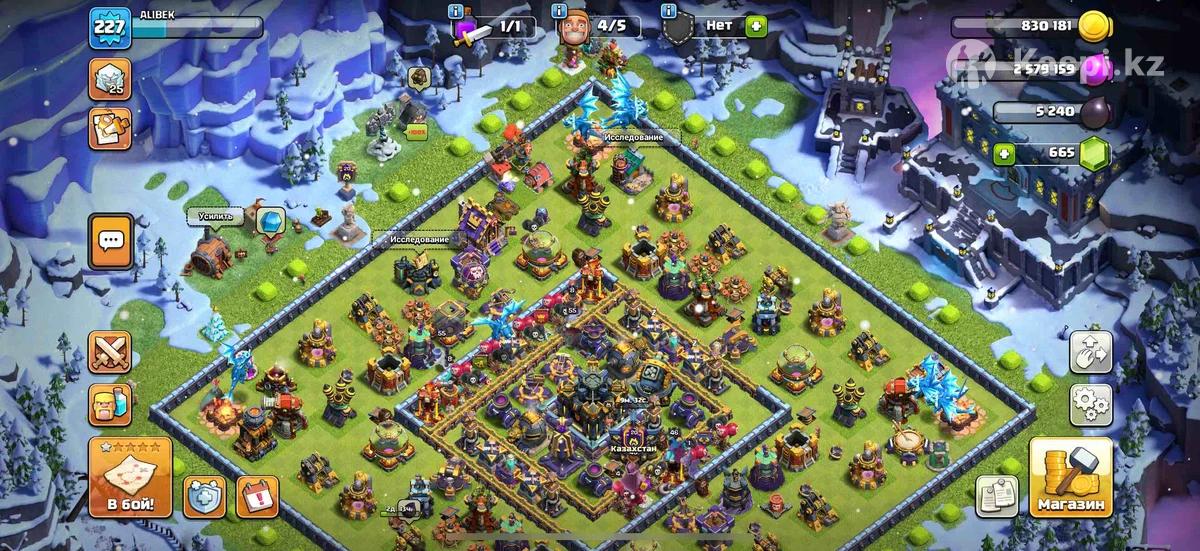
Task: Open the Магазин shop
Action: 1070,478
